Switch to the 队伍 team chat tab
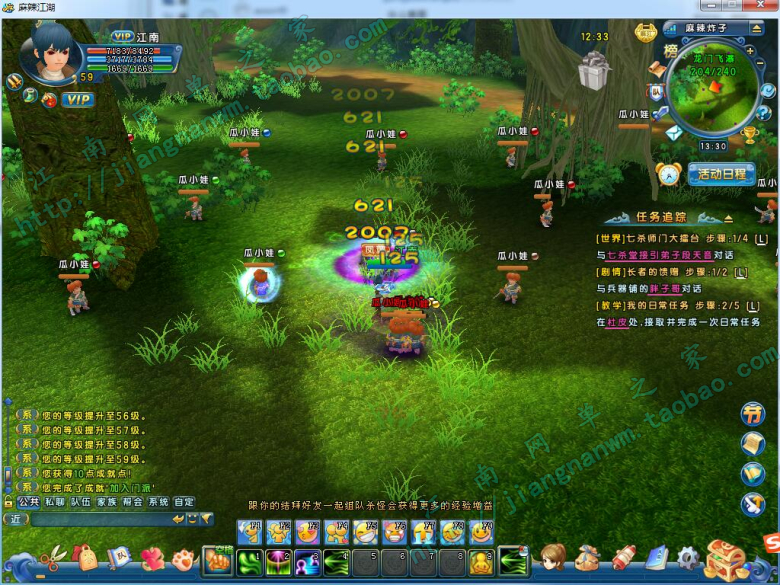 [80, 502]
